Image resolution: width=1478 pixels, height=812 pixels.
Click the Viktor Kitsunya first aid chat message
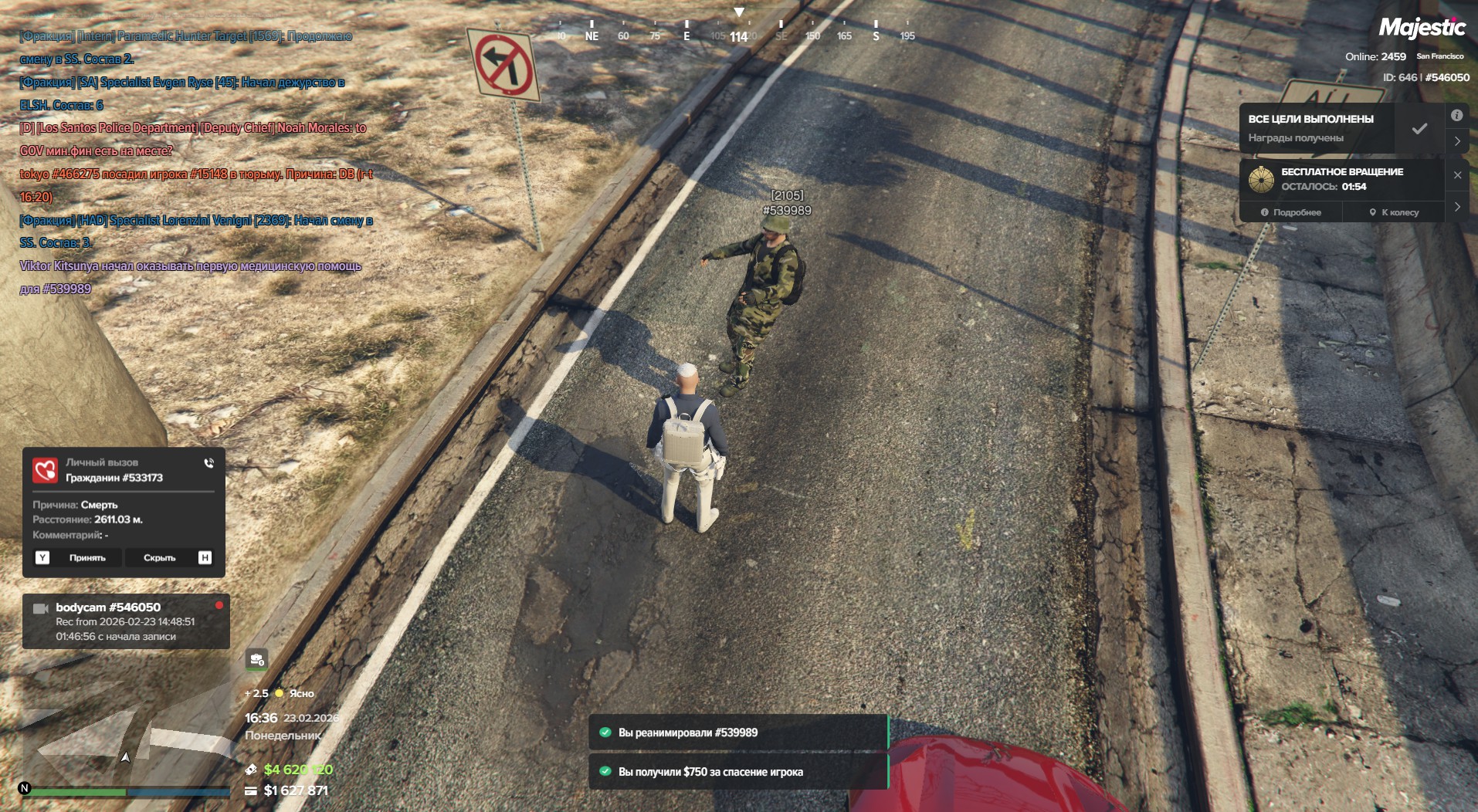point(190,277)
